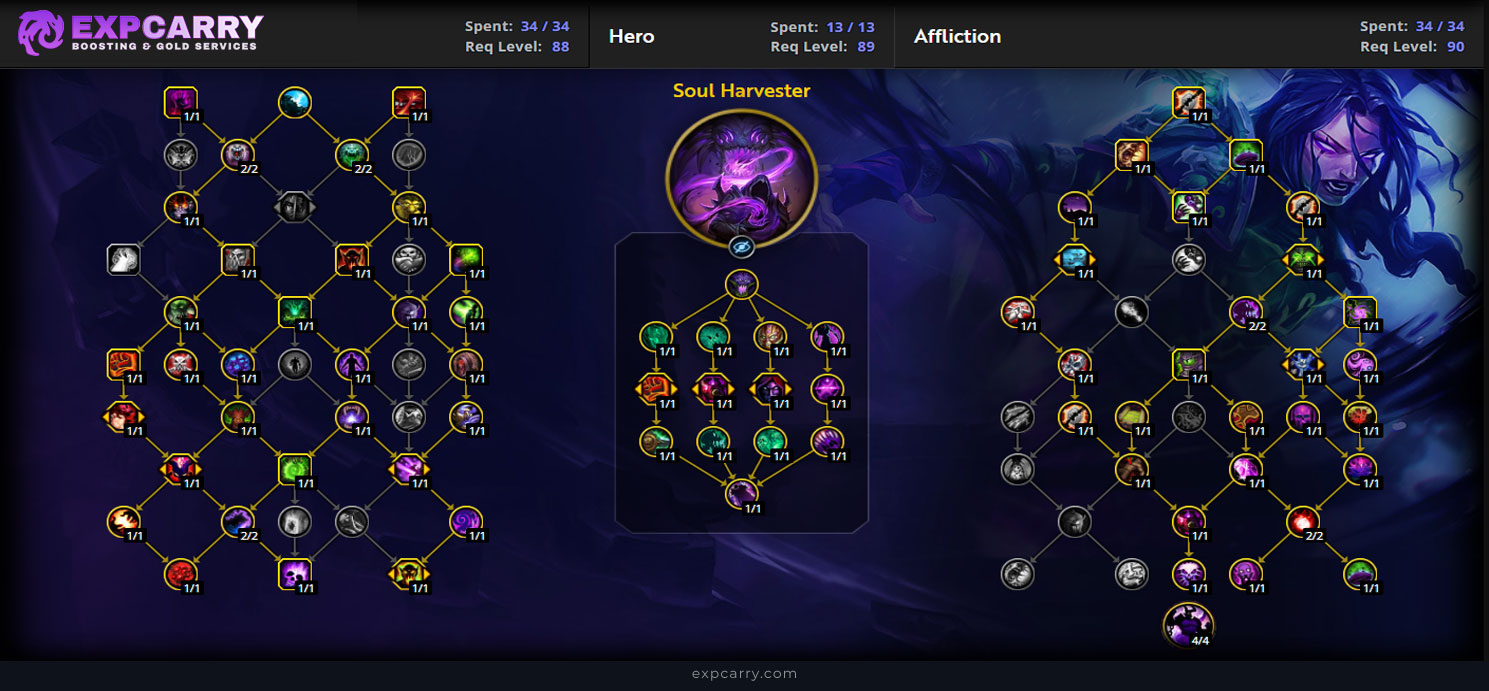Select the purple spiral talent in class tree
Screen dimensions: 1489x691
466,520
